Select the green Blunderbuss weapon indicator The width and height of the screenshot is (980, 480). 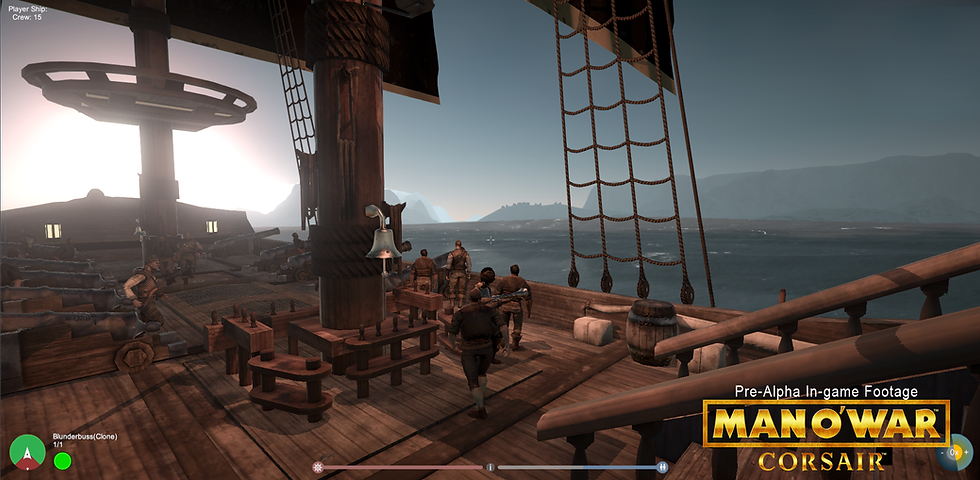pos(62,461)
